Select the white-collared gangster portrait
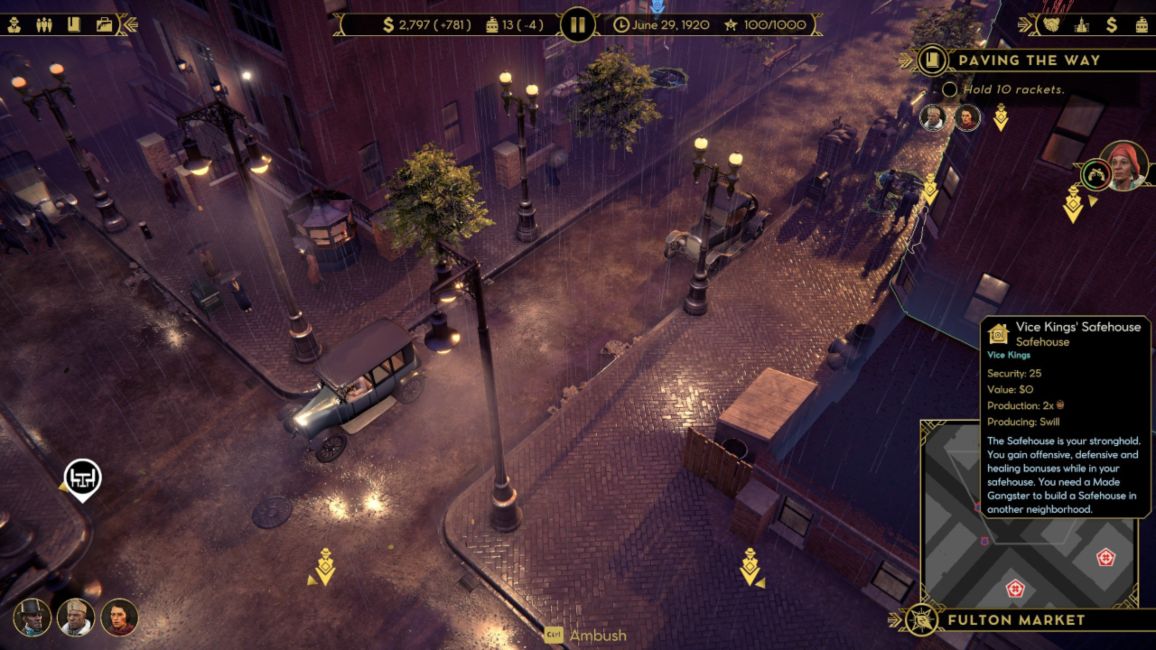The image size is (1156, 650). (x=76, y=616)
